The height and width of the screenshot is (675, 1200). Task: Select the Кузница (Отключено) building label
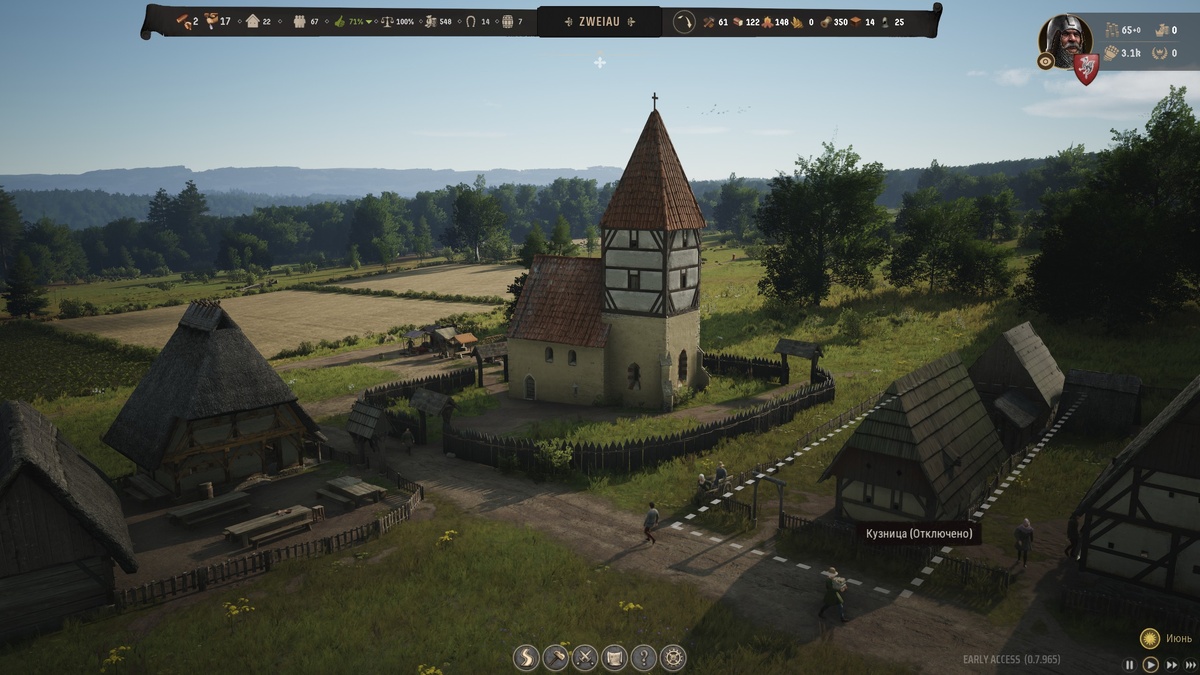point(917,534)
